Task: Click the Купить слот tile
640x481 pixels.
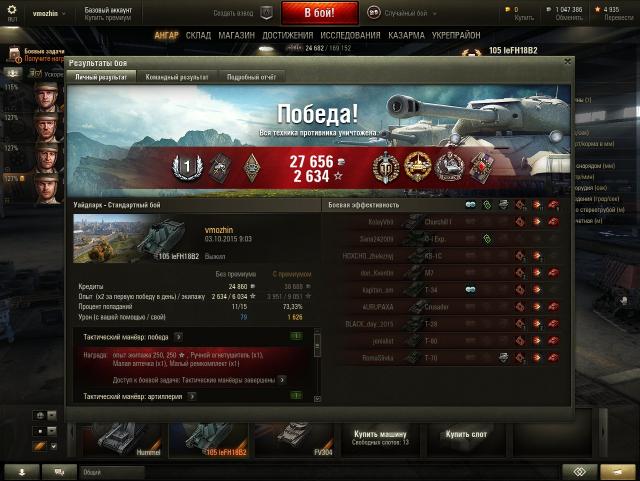Action: [467, 435]
